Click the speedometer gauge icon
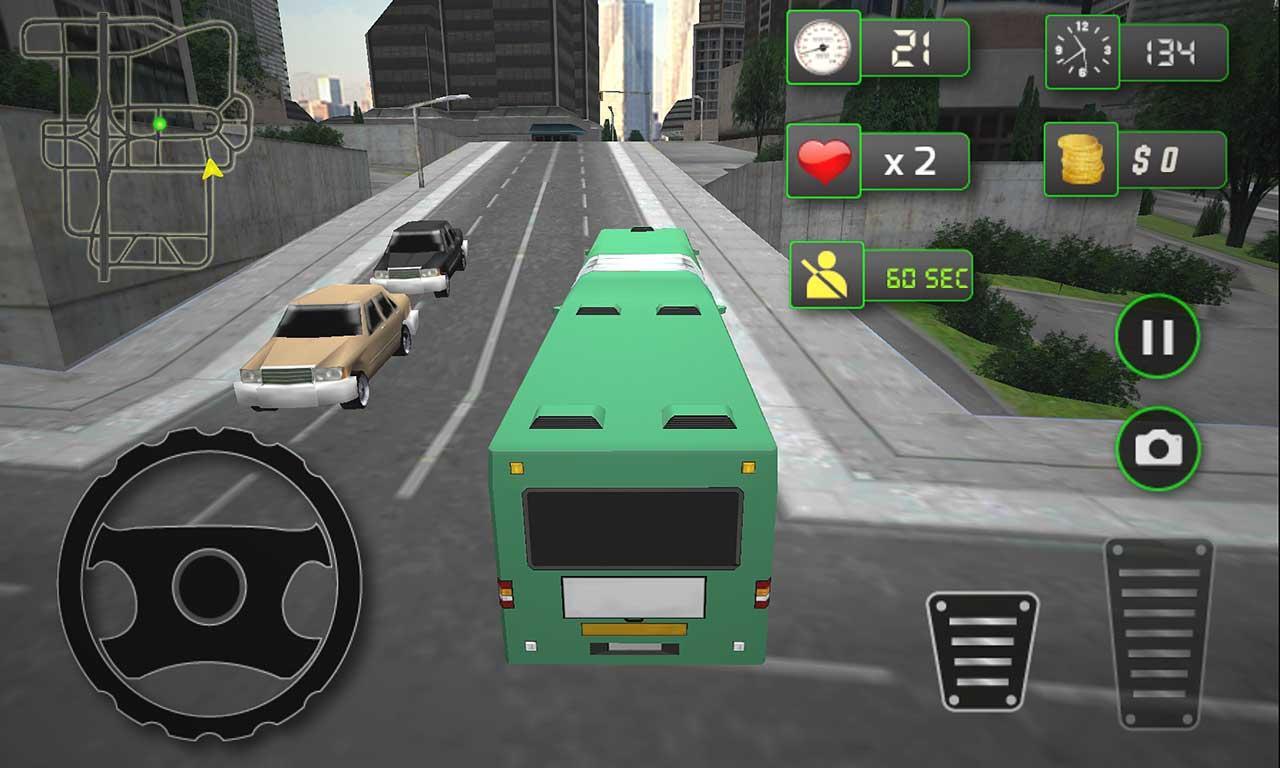Screen dimensions: 1280x768 (x=823, y=47)
